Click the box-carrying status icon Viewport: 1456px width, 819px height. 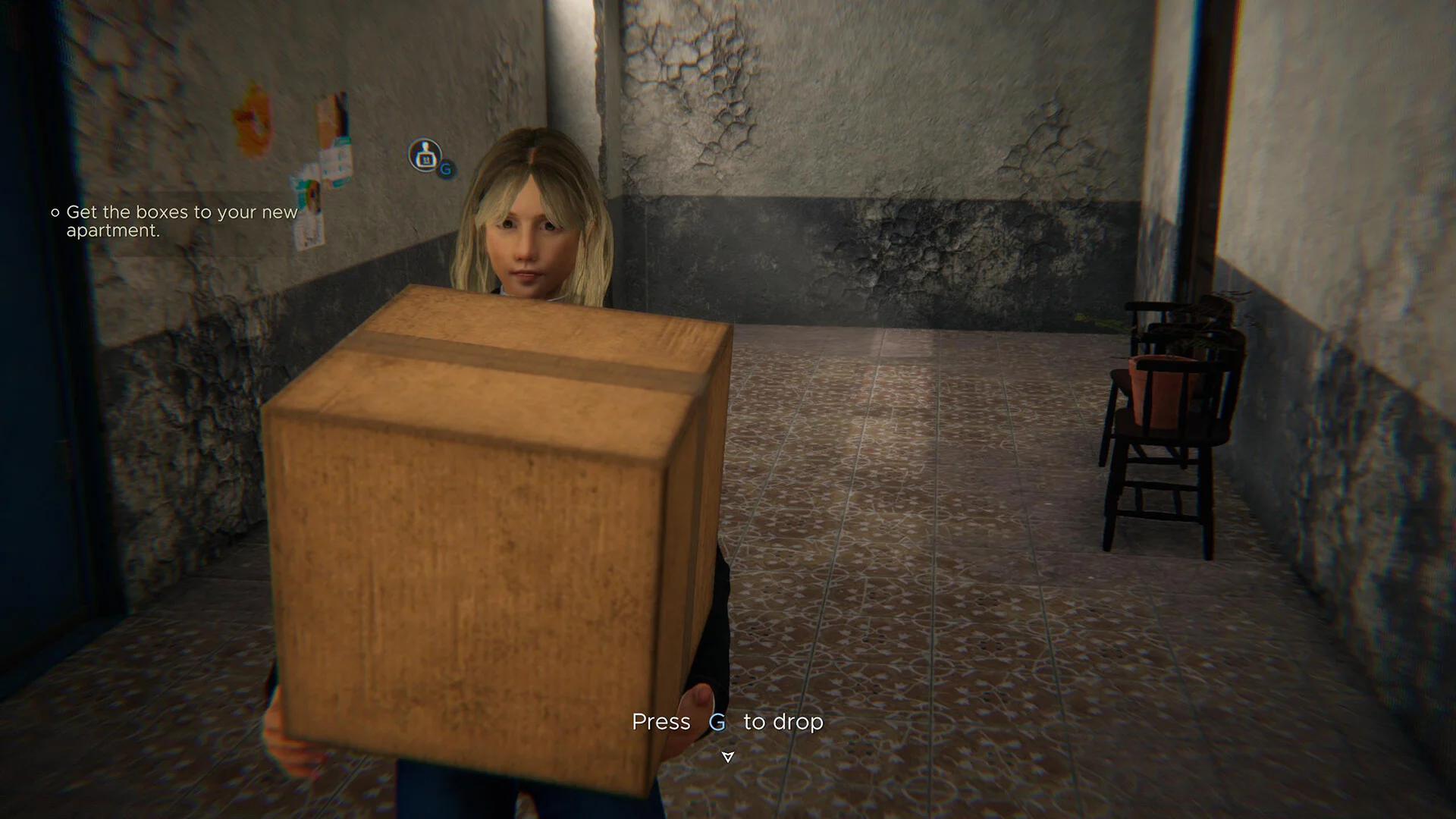click(x=425, y=155)
